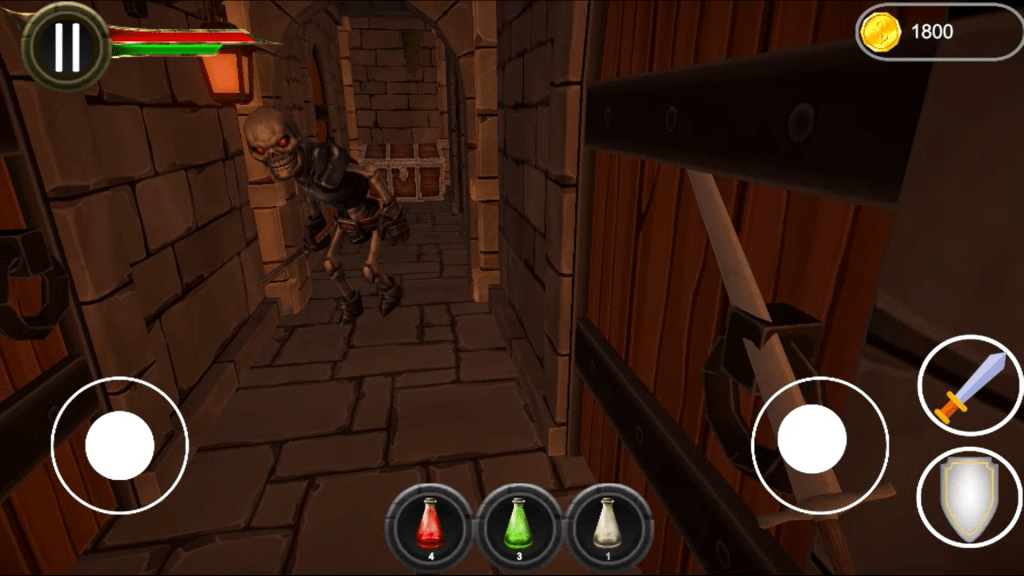Open the gold coin counter
The image size is (1024, 576).
[x=938, y=32]
